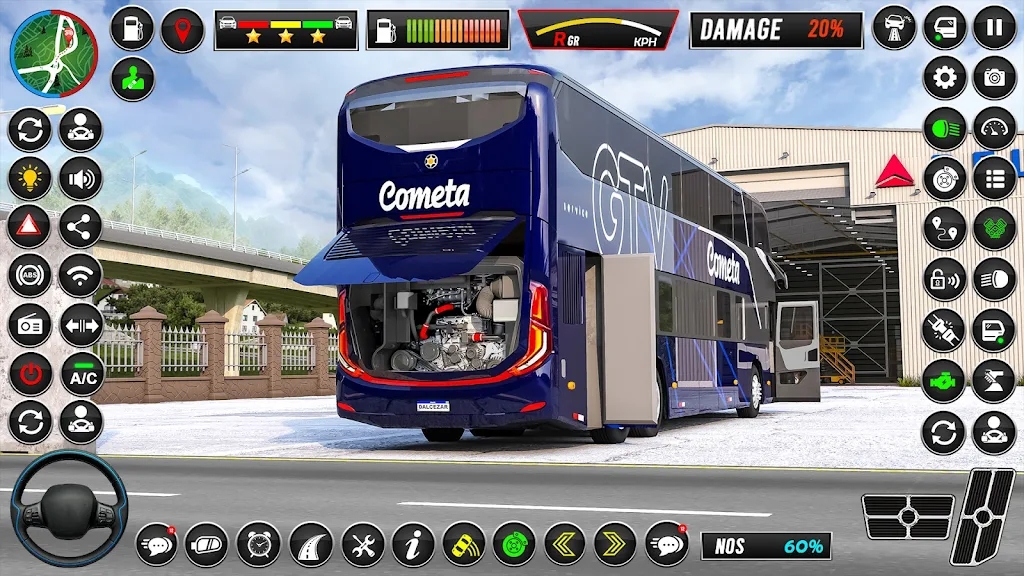Viewport: 1024px width, 576px height.
Task: Take a screenshot with the camera button
Action: pyautogui.click(x=994, y=77)
